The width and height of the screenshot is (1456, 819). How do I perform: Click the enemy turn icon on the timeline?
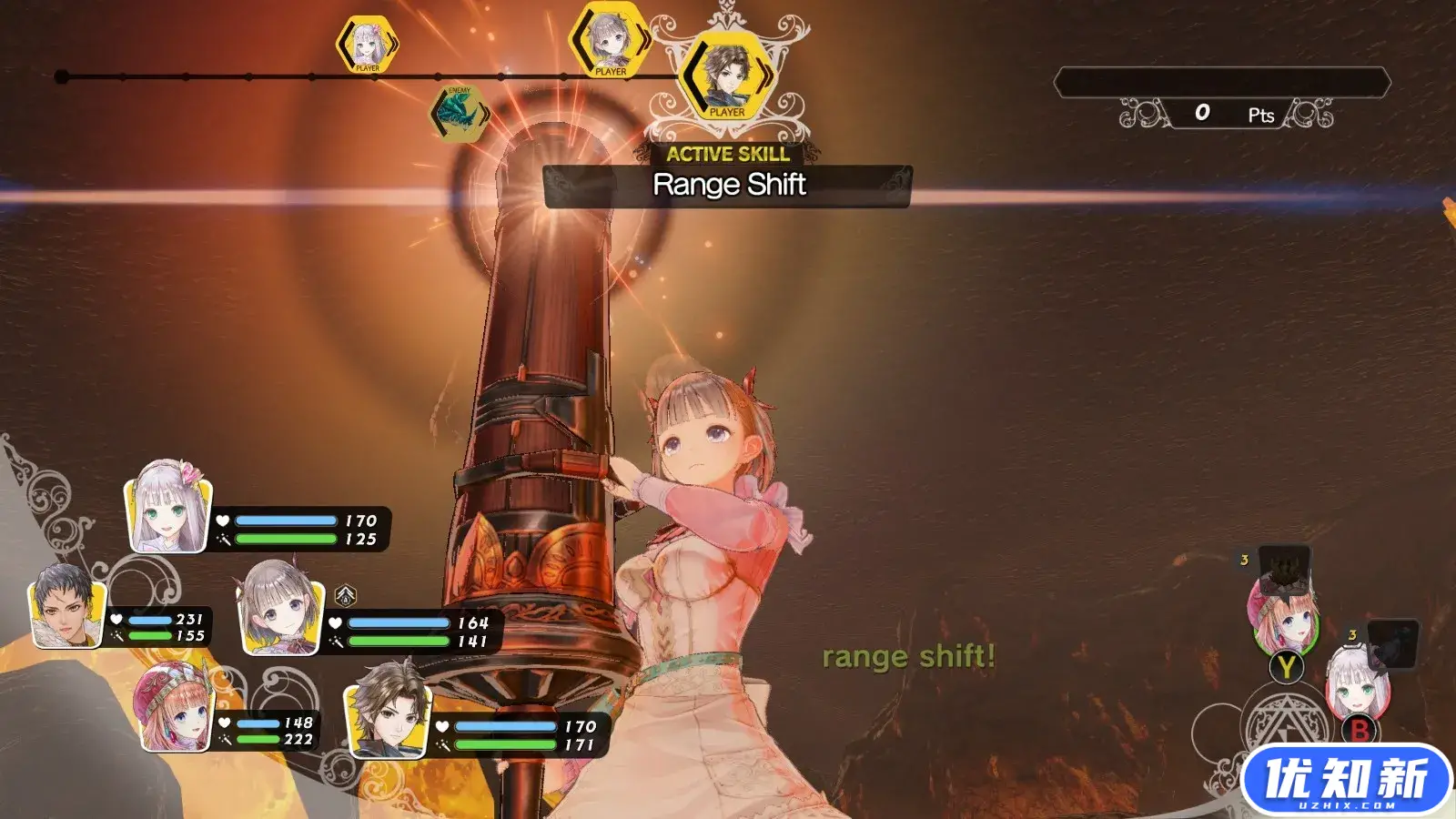pyautogui.click(x=460, y=114)
